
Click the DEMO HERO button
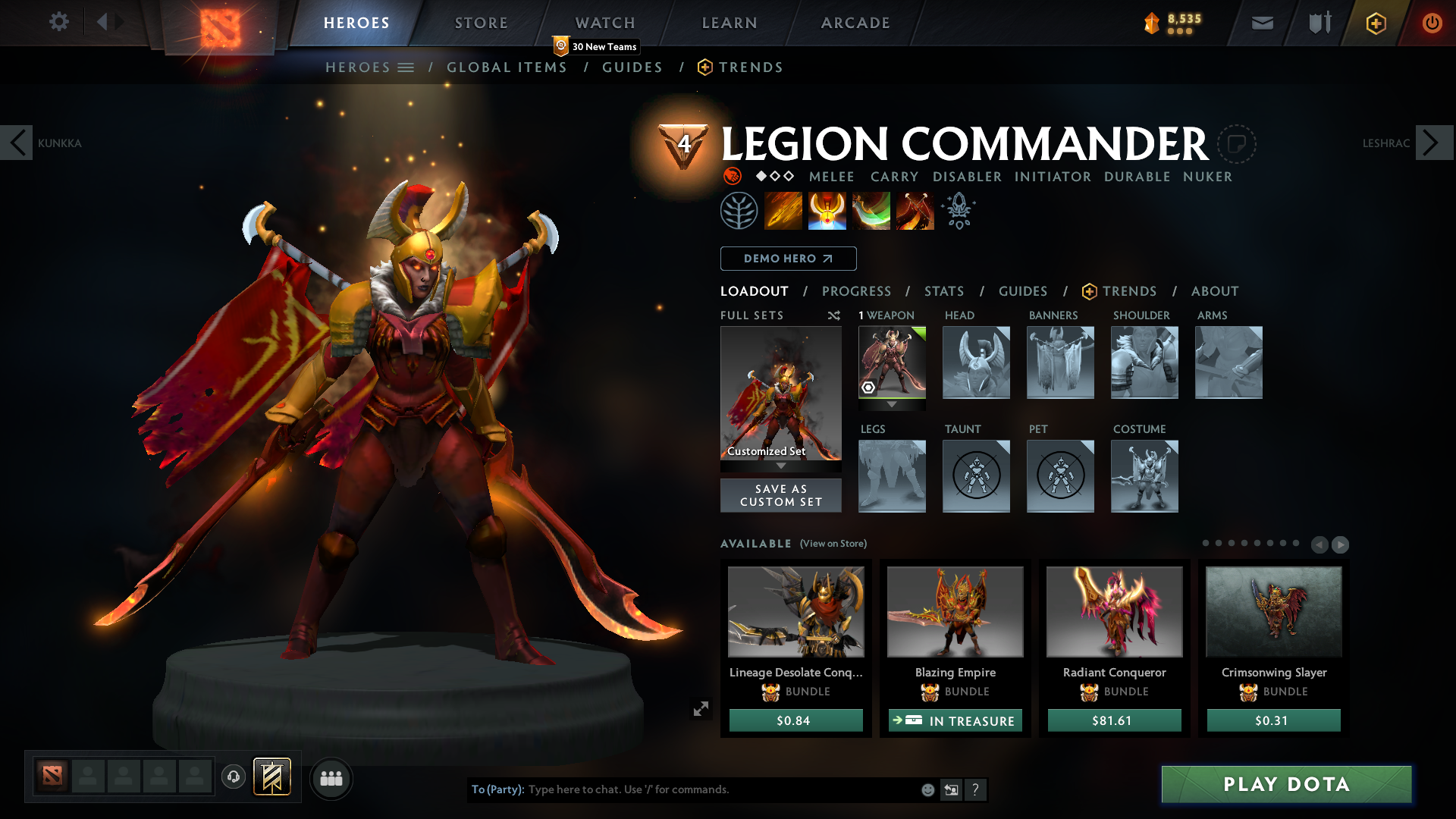788,259
